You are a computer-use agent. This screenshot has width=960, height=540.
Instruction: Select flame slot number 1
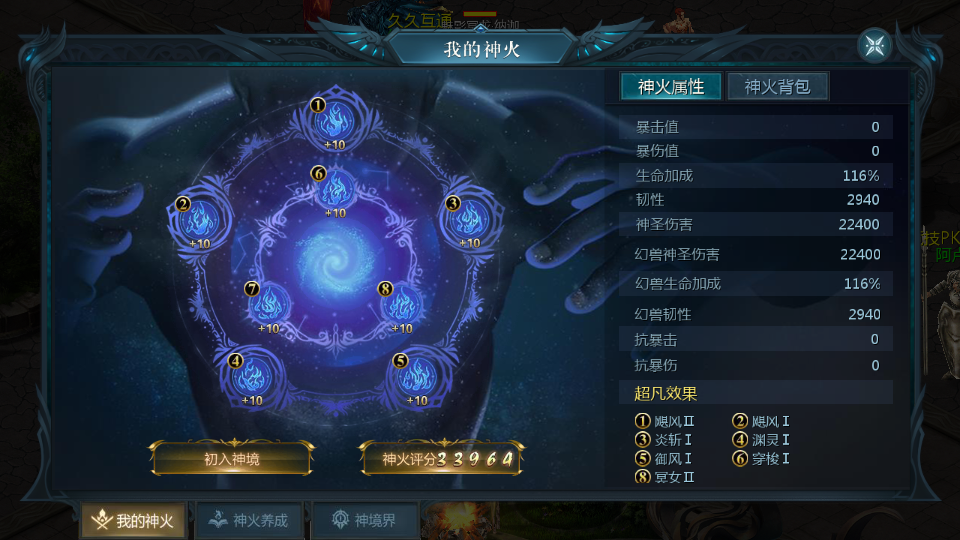[x=333, y=122]
